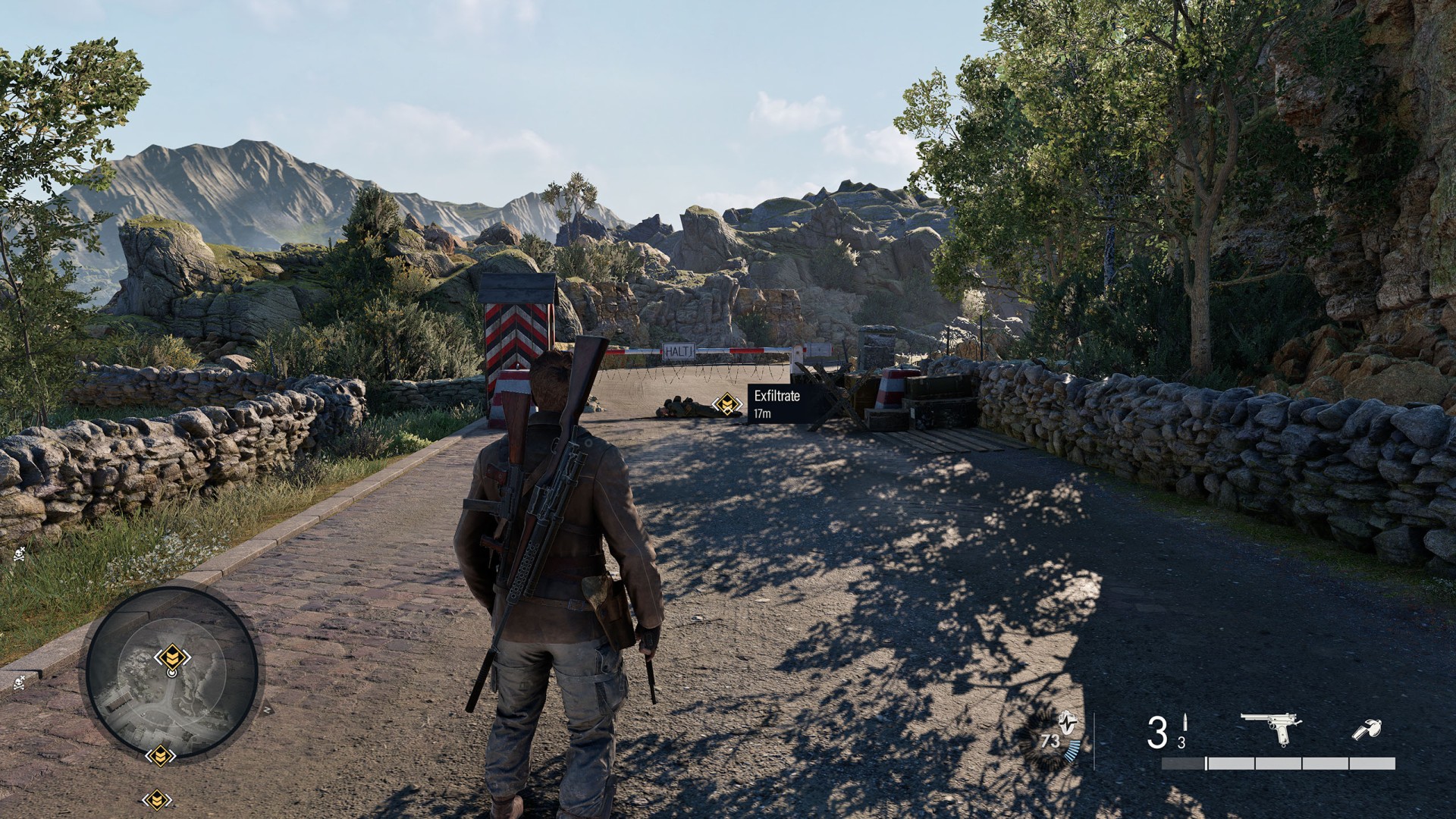This screenshot has width=1456, height=819.
Task: Click the north compass indicator on minimap
Action: (x=267, y=711)
